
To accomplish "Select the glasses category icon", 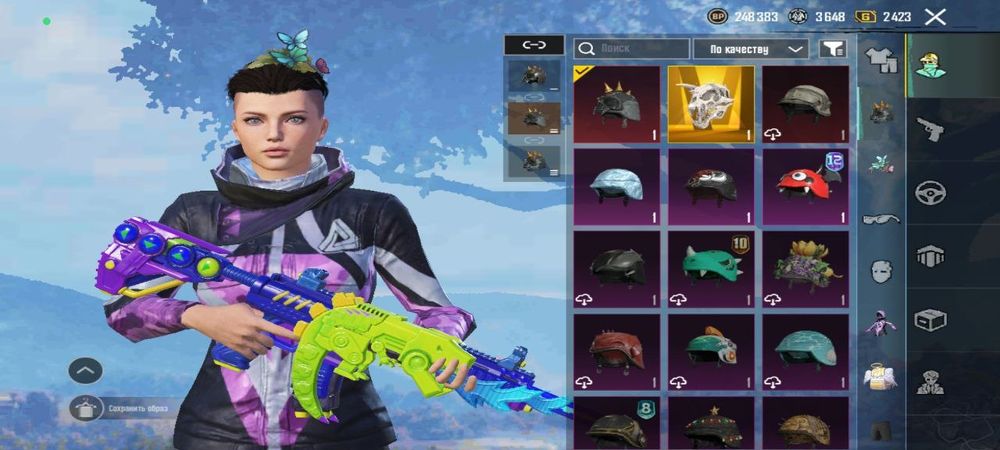I will pyautogui.click(x=881, y=218).
